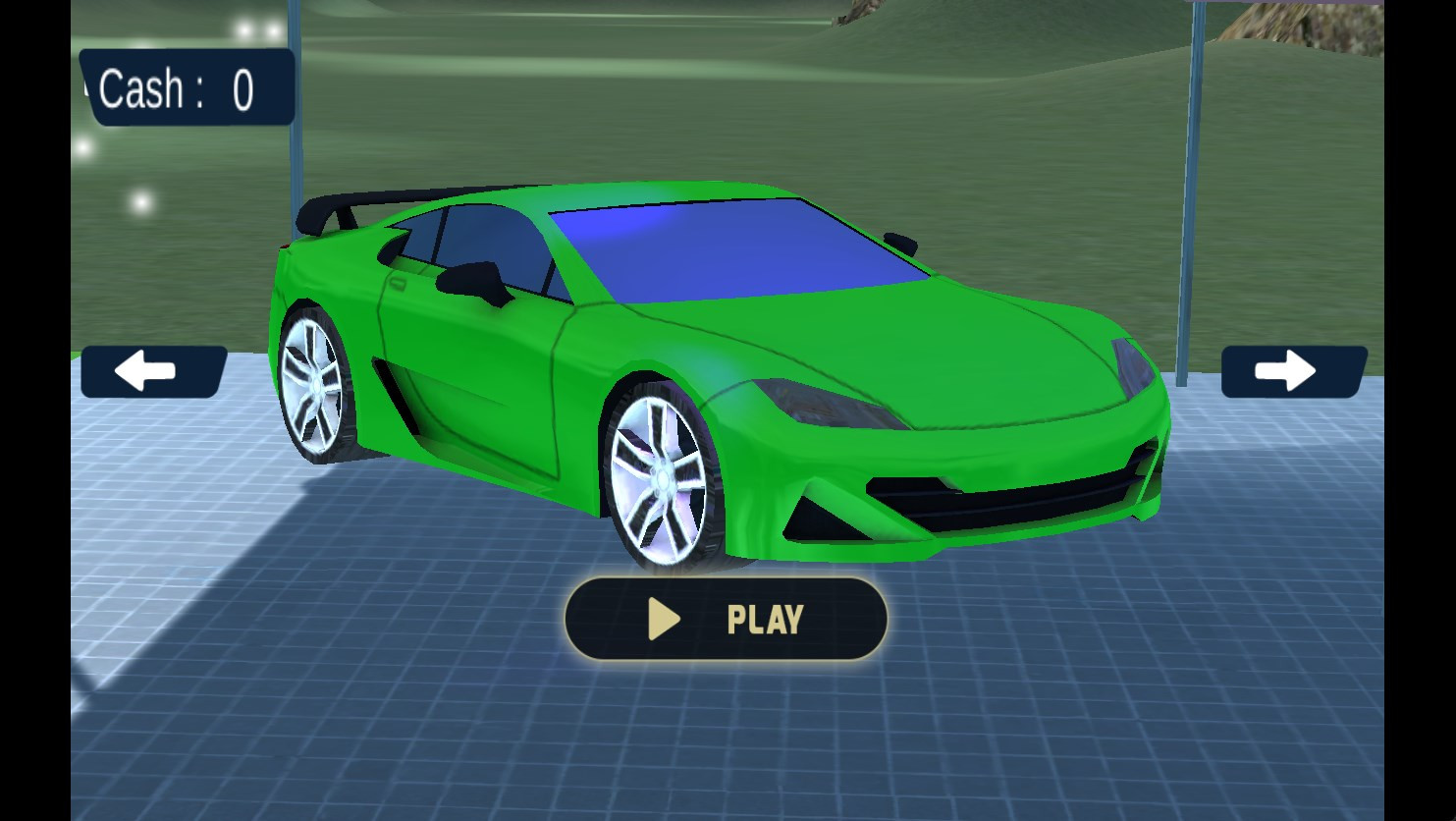Switch to the next car with right arrow
Screen dimensions: 1456x821
pos(1292,372)
